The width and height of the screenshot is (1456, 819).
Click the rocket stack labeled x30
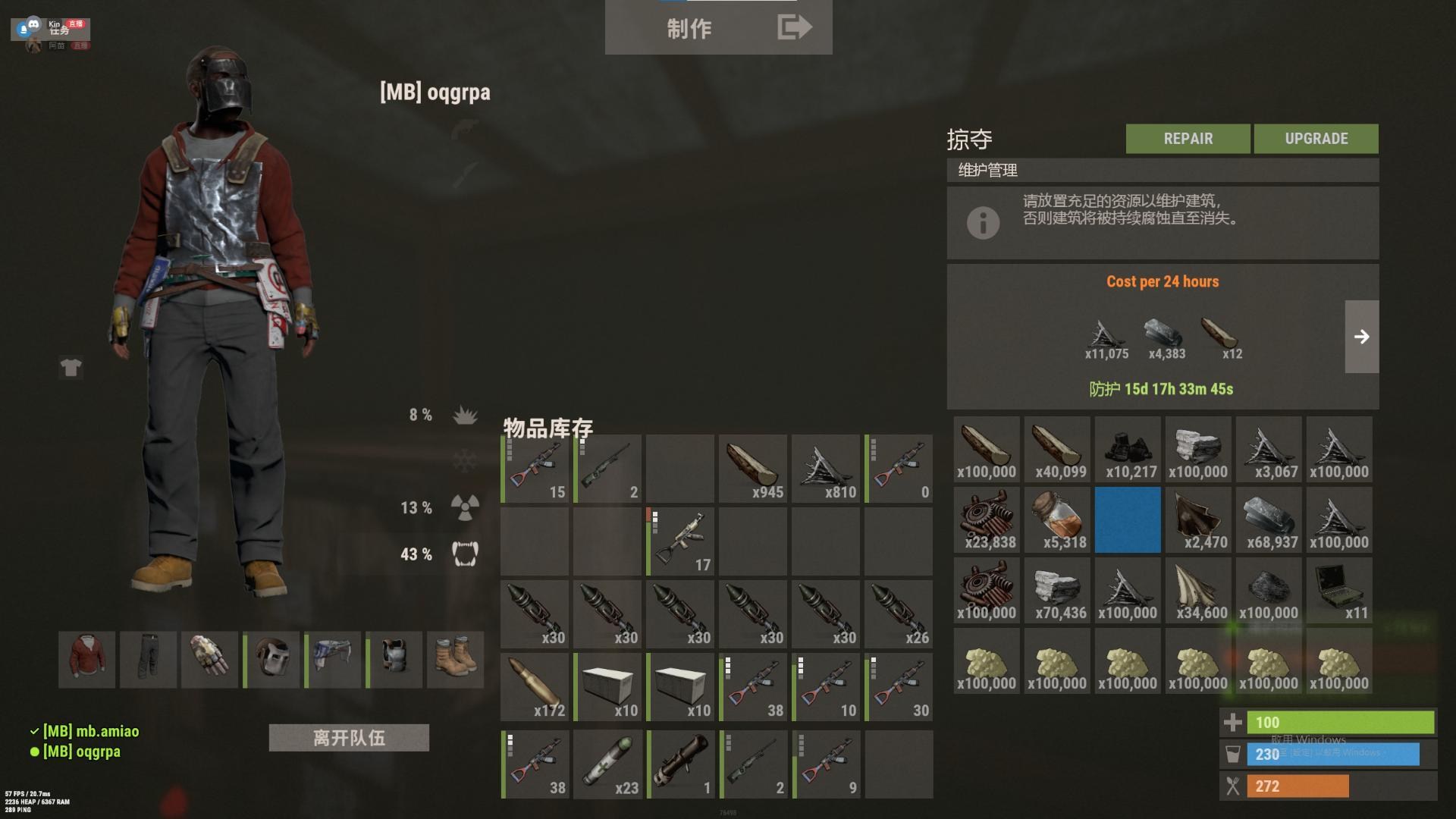533,613
